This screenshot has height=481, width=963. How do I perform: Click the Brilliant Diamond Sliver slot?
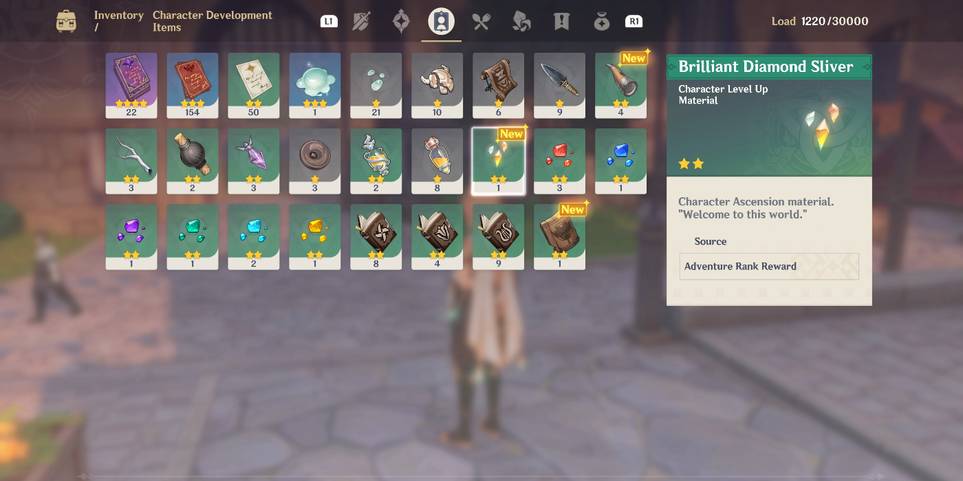498,160
